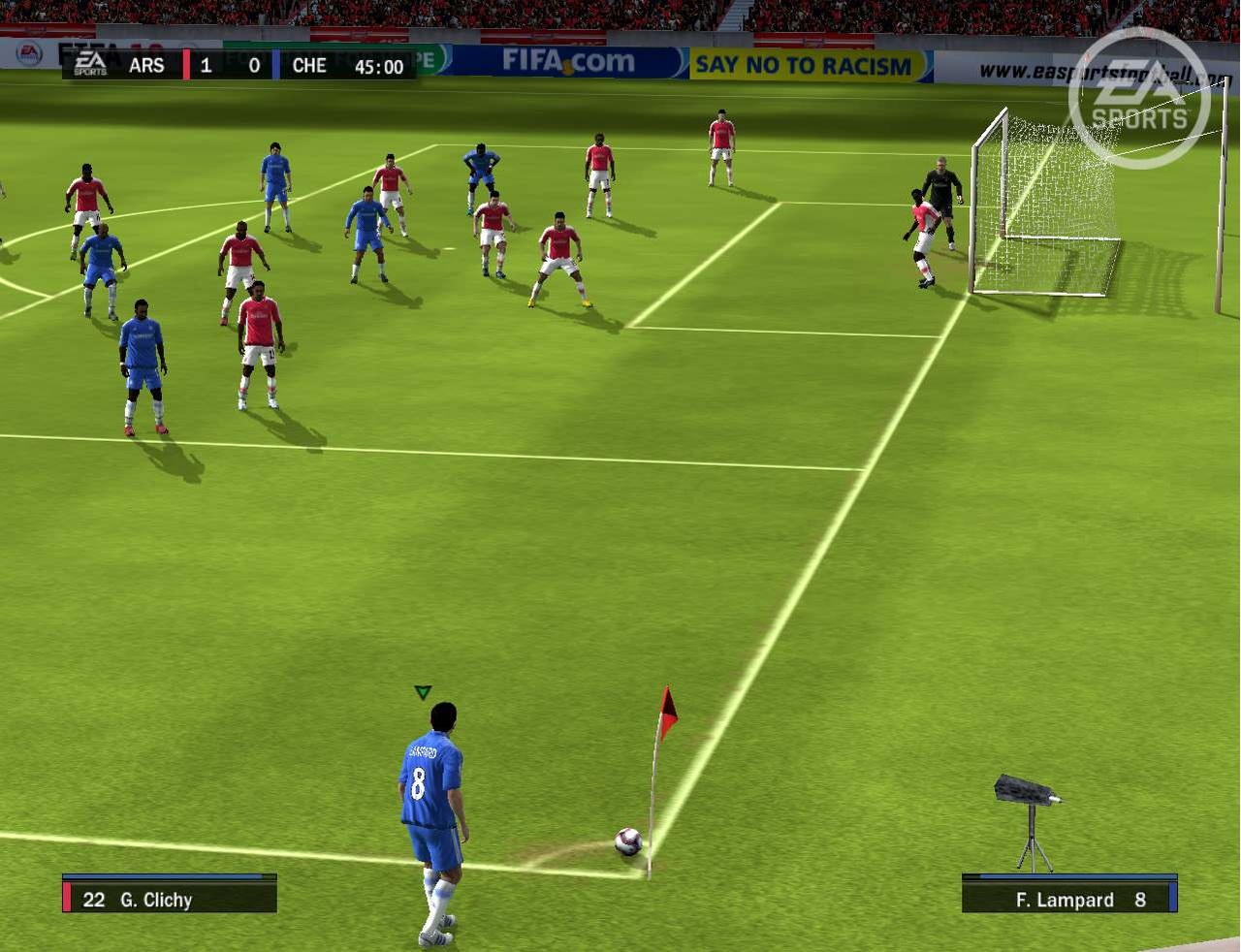Click the blue team color bar beside CHE
This screenshot has width=1241, height=952.
tap(276, 64)
